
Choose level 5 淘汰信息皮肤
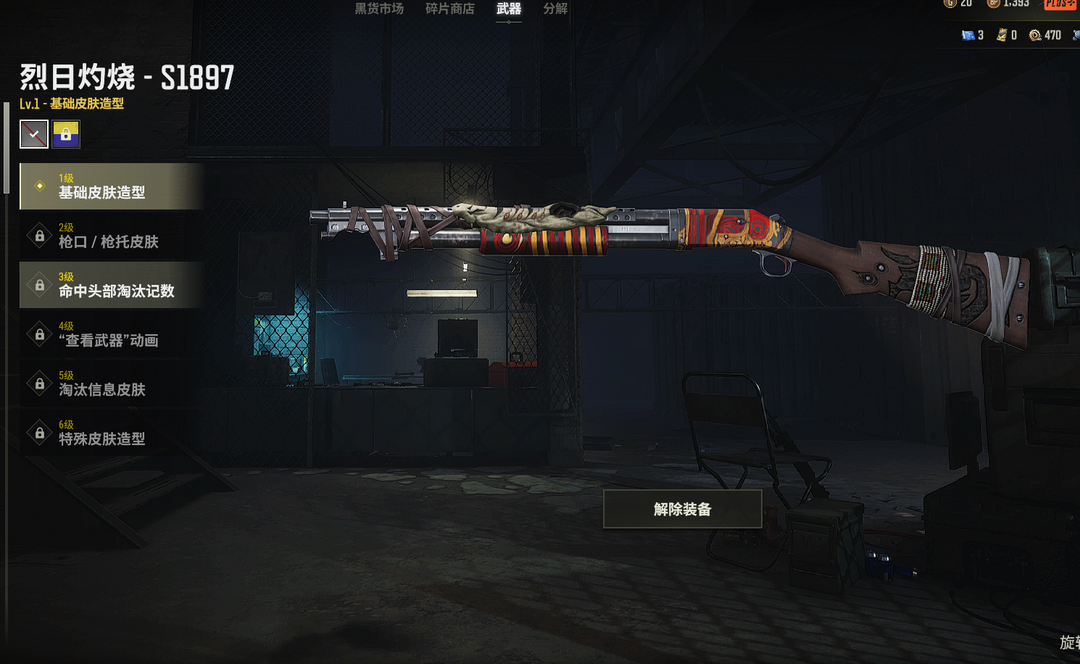coord(111,383)
